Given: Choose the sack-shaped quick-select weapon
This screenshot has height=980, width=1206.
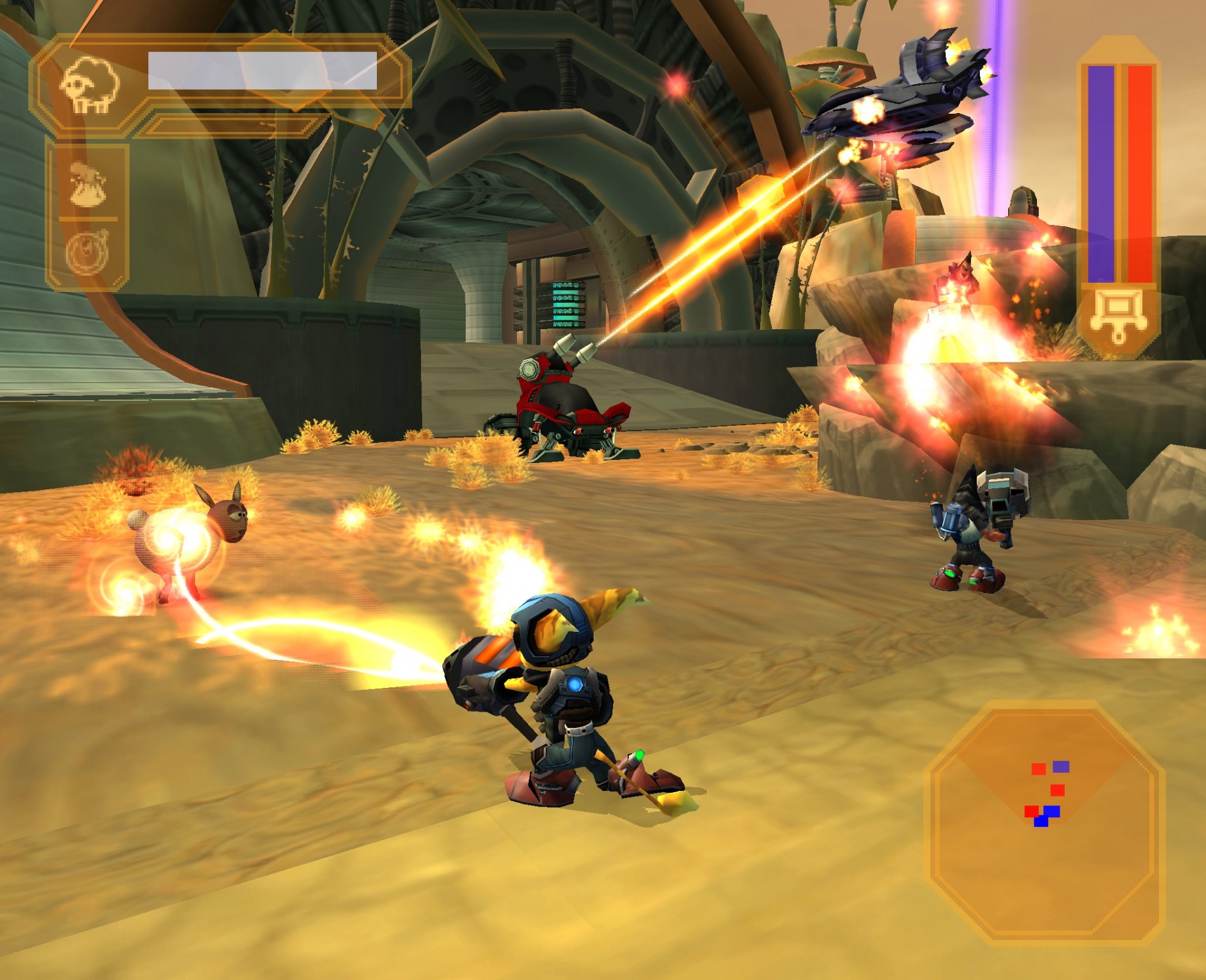Looking at the screenshot, I should (88, 184).
